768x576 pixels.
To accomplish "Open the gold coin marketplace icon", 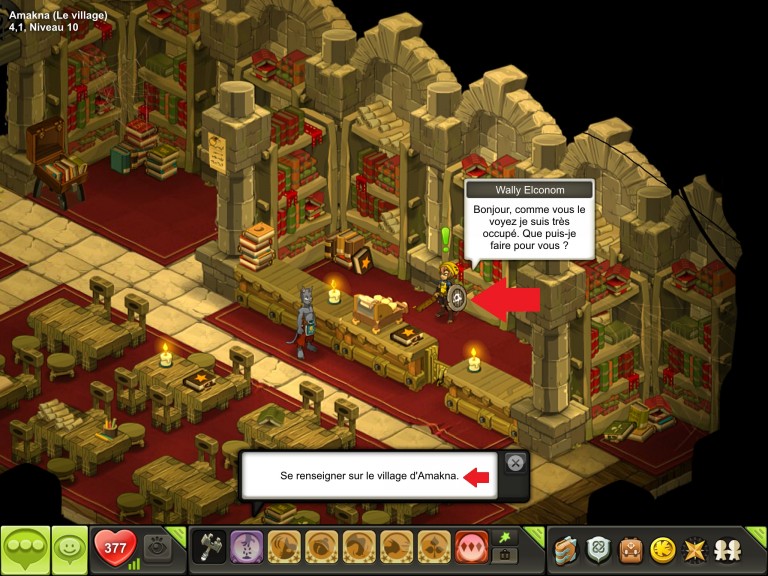I will coord(662,549).
